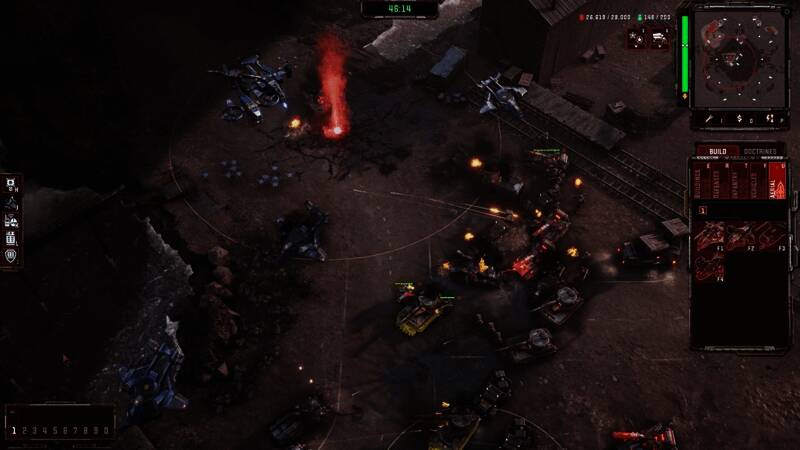Queue the F1 aerial unit
This screenshot has height=450, width=800.
point(709,236)
